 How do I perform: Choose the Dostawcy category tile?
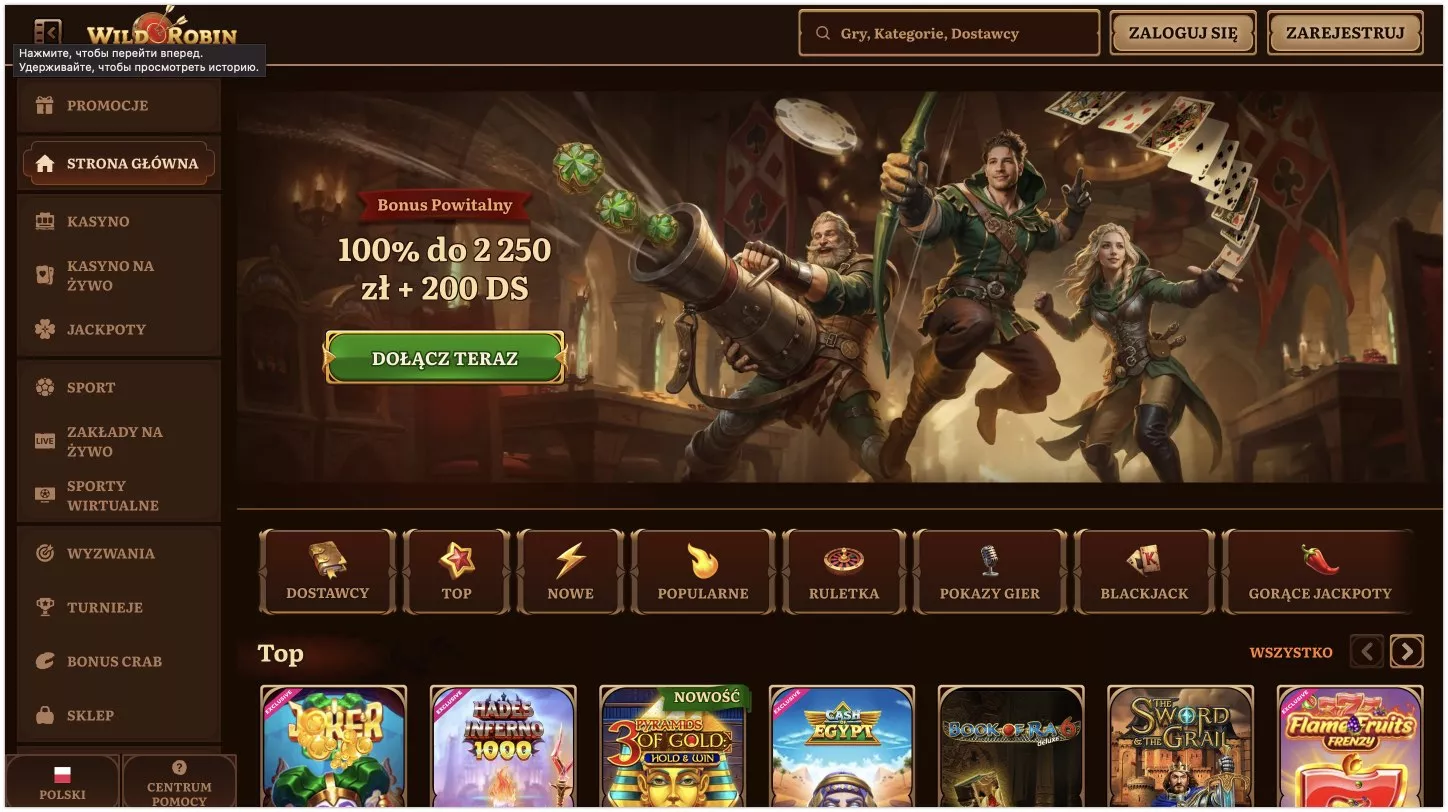(327, 572)
